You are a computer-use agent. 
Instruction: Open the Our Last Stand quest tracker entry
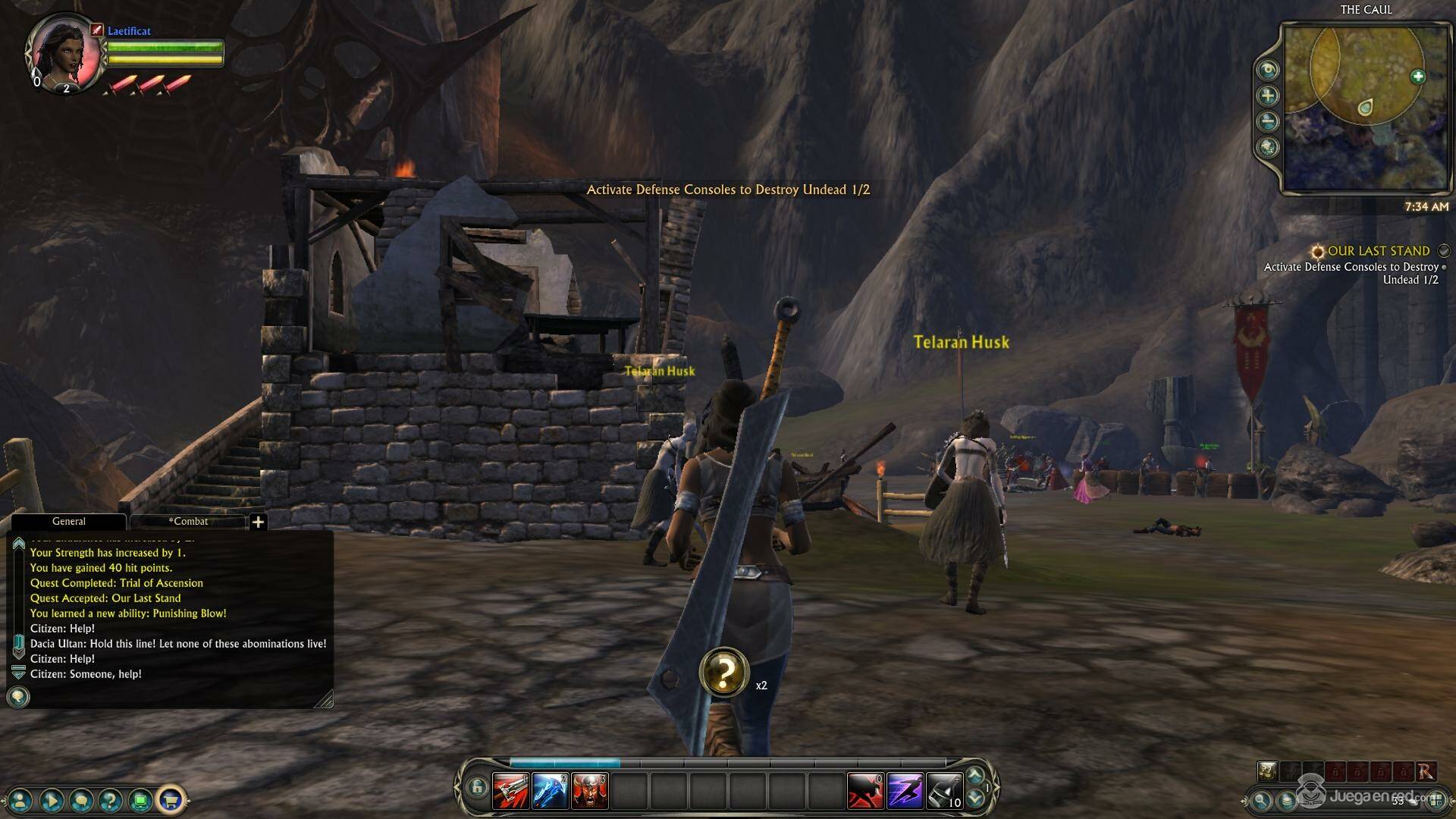(1378, 251)
